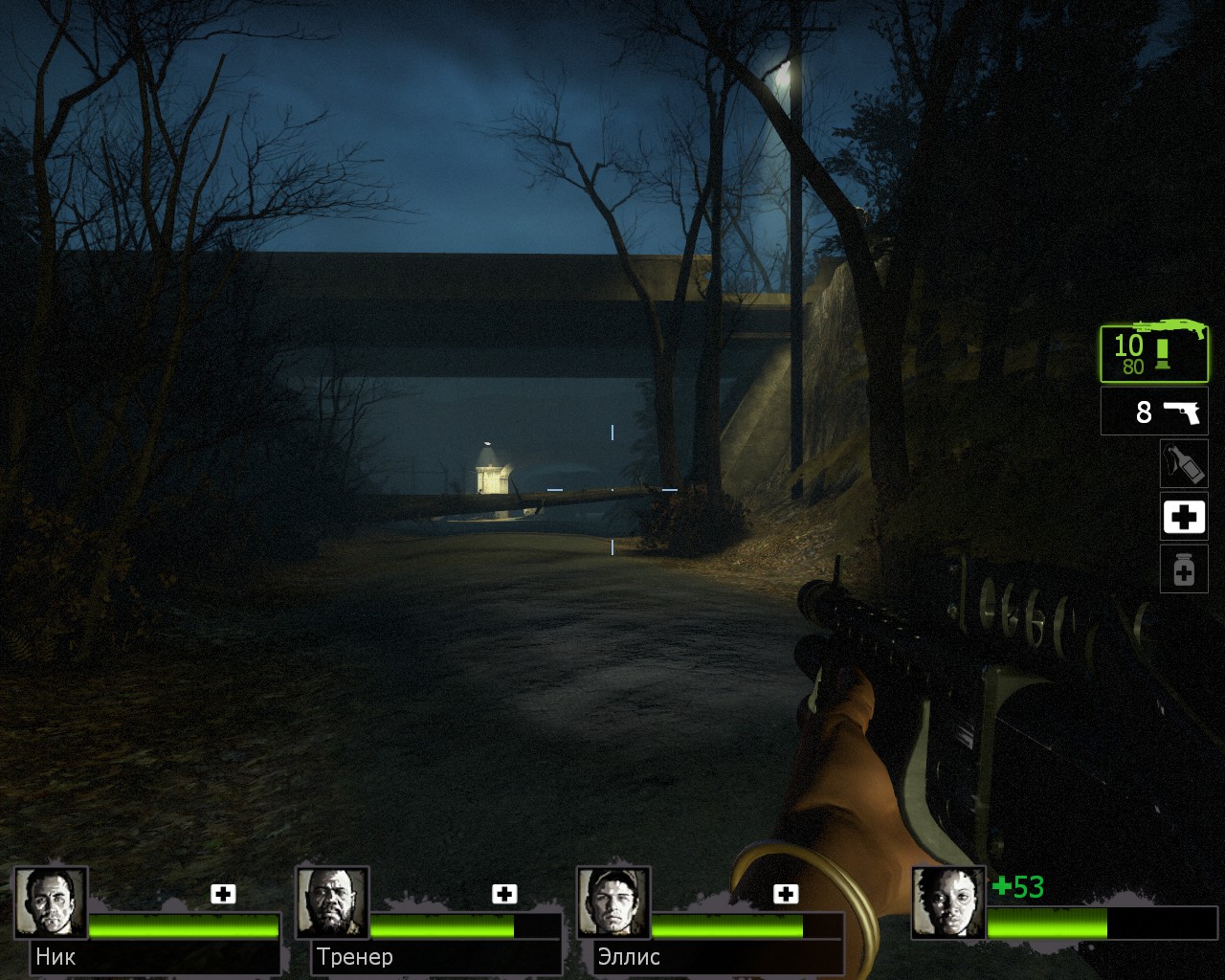
Task: Select Тренер's teammate portrait
Action: click(x=332, y=902)
